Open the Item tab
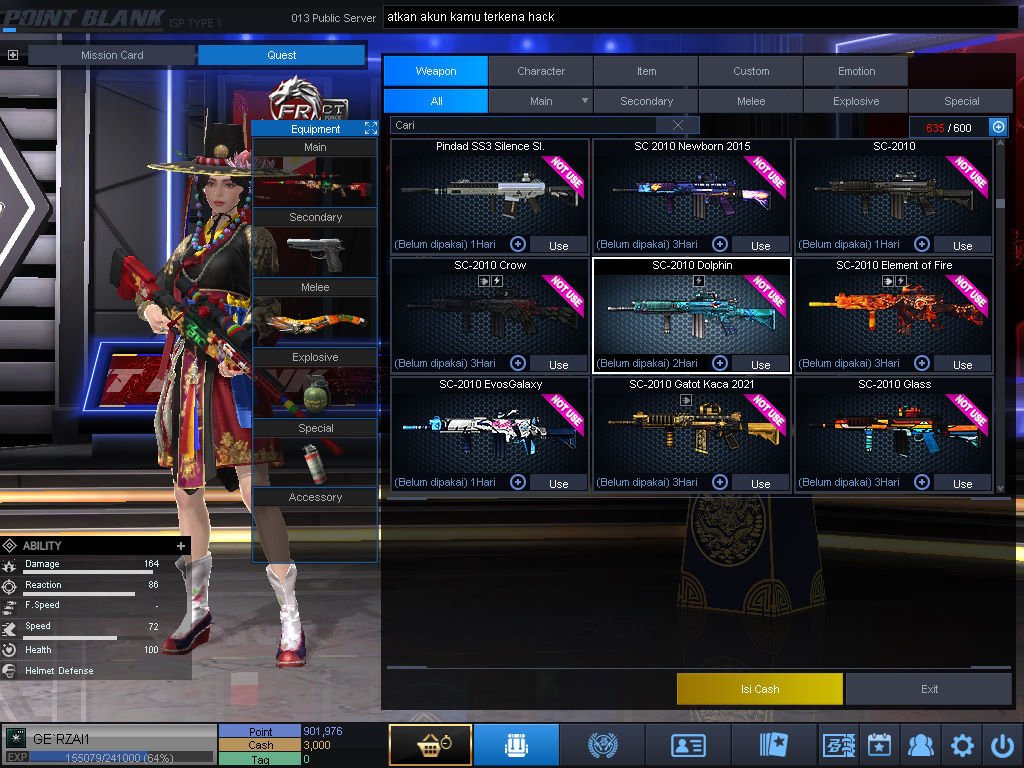This screenshot has height=768, width=1024. (x=647, y=71)
